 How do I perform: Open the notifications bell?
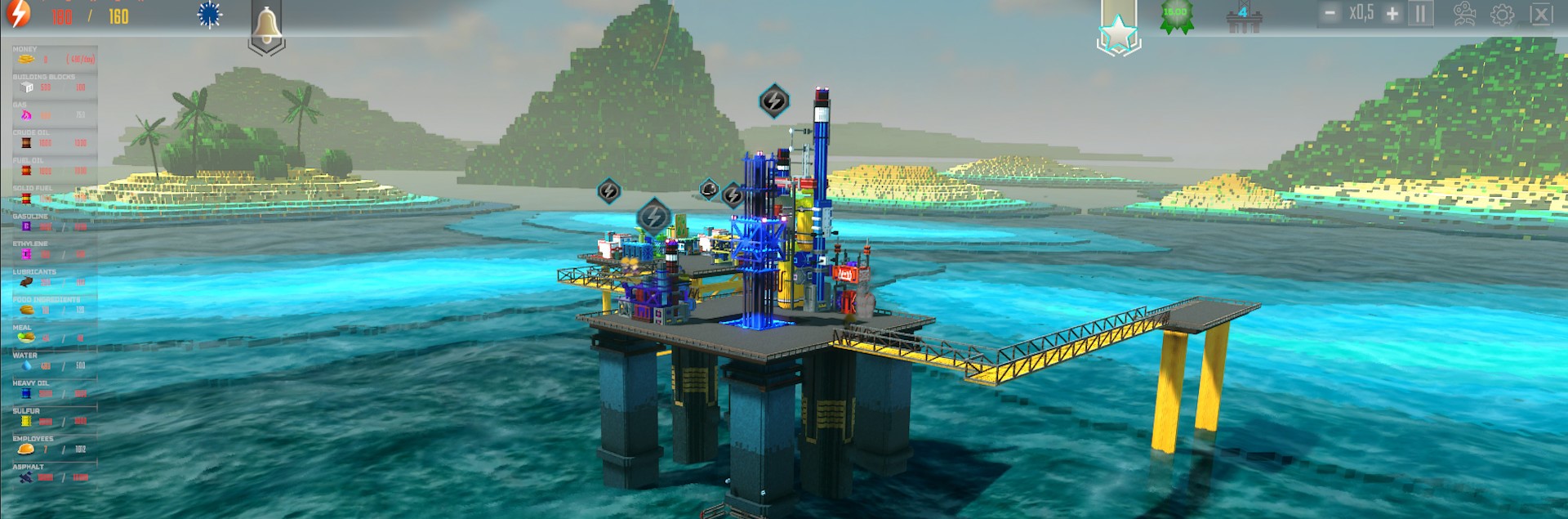tap(266, 28)
